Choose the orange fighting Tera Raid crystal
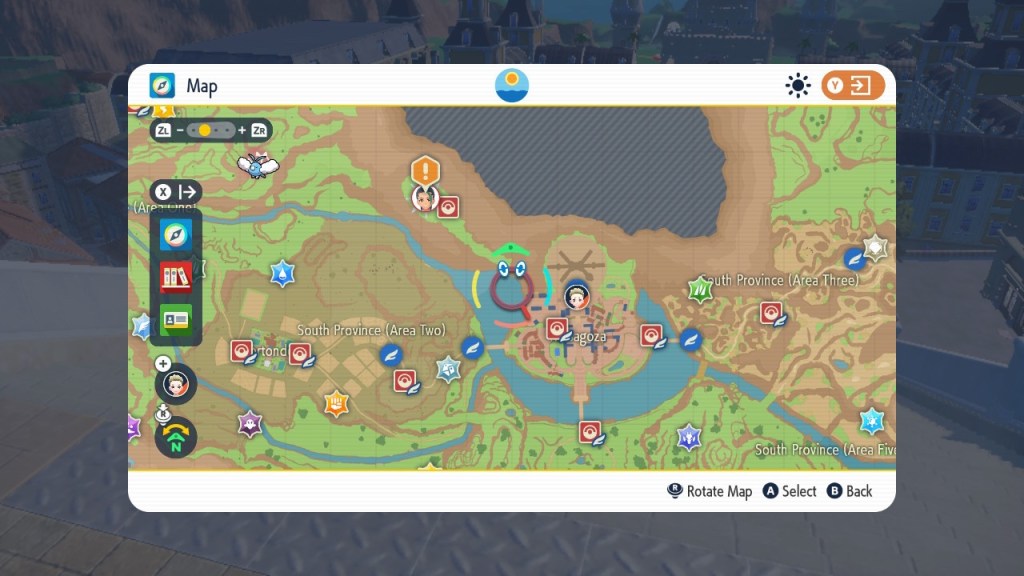Screen dimensions: 1024x576 click(337, 403)
